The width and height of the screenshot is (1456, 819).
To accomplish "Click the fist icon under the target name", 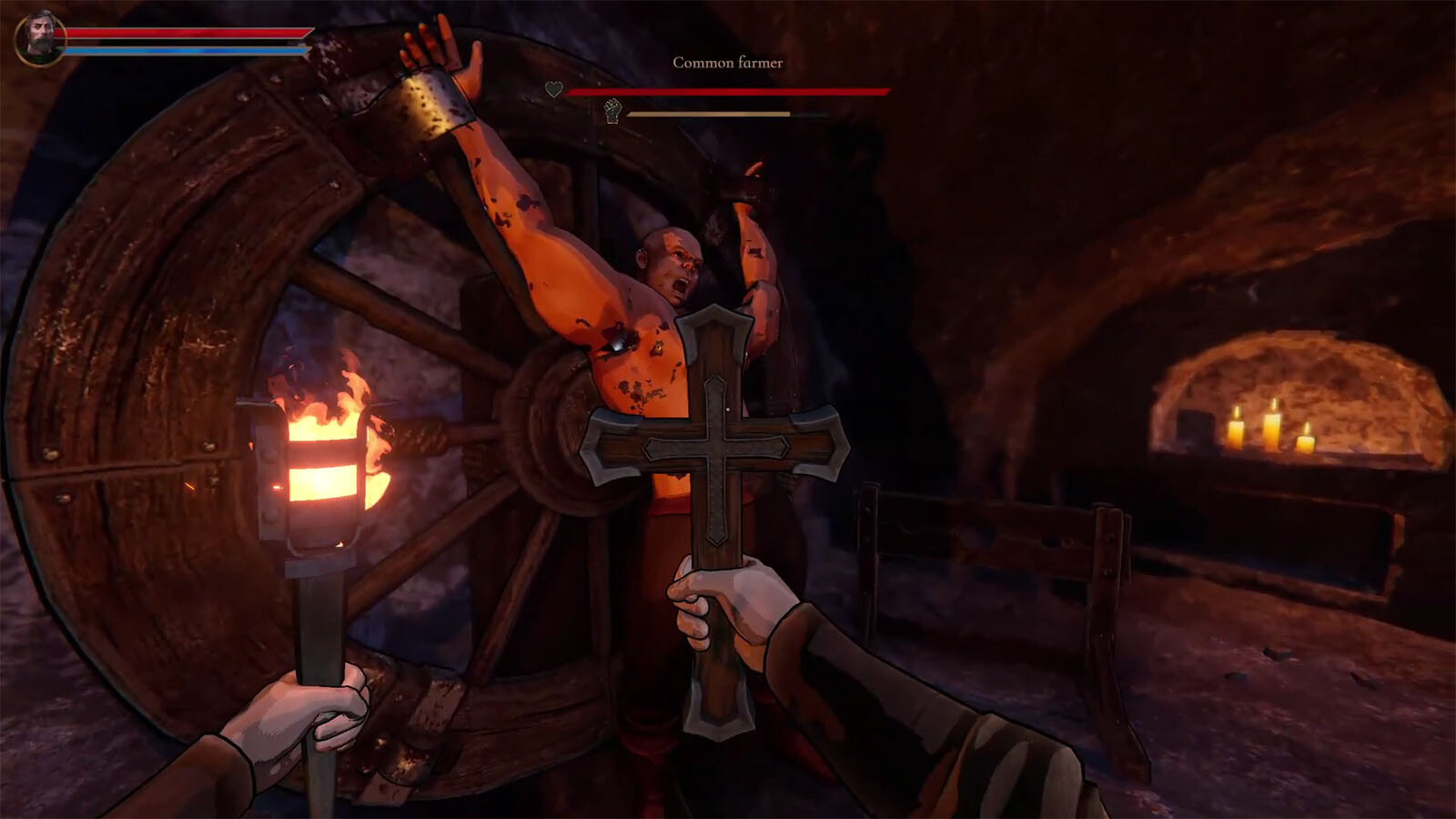I will coord(613,111).
